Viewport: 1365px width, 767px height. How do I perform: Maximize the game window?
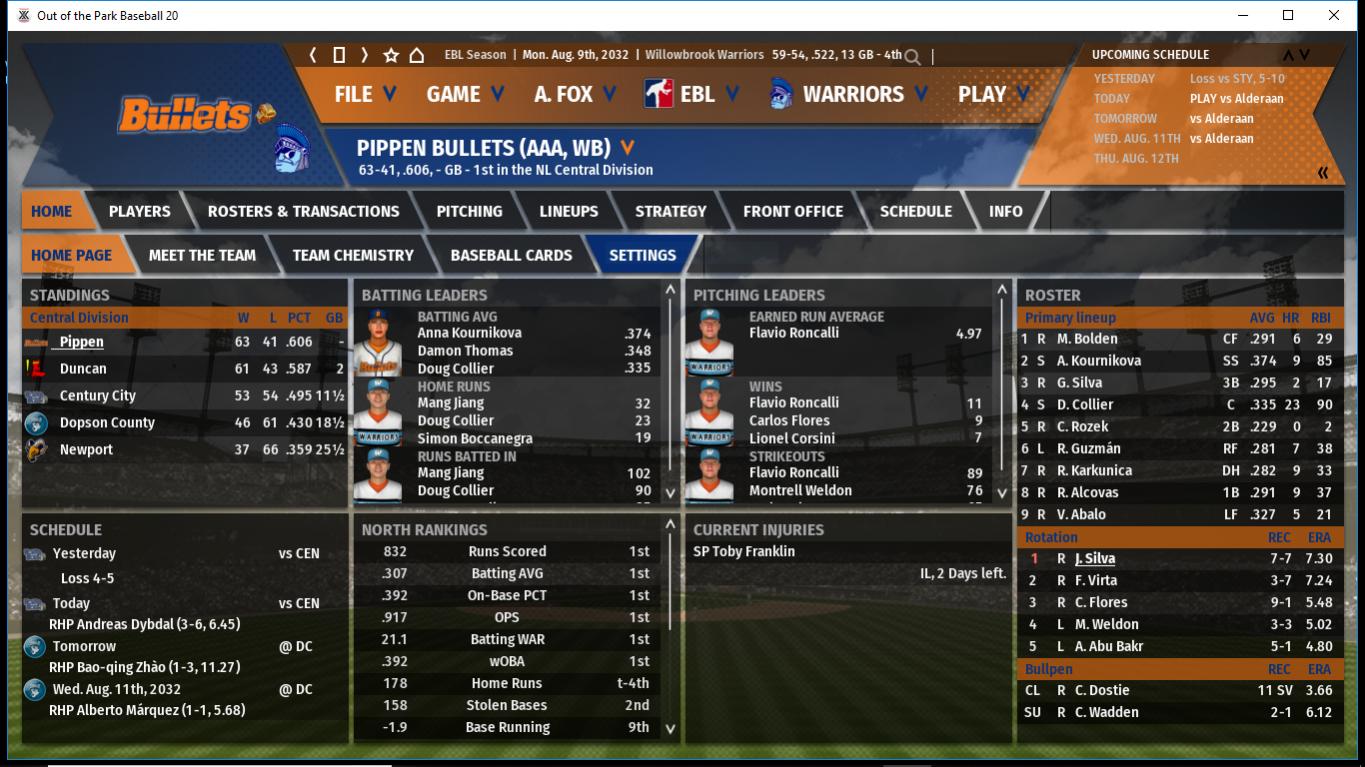(x=1288, y=15)
